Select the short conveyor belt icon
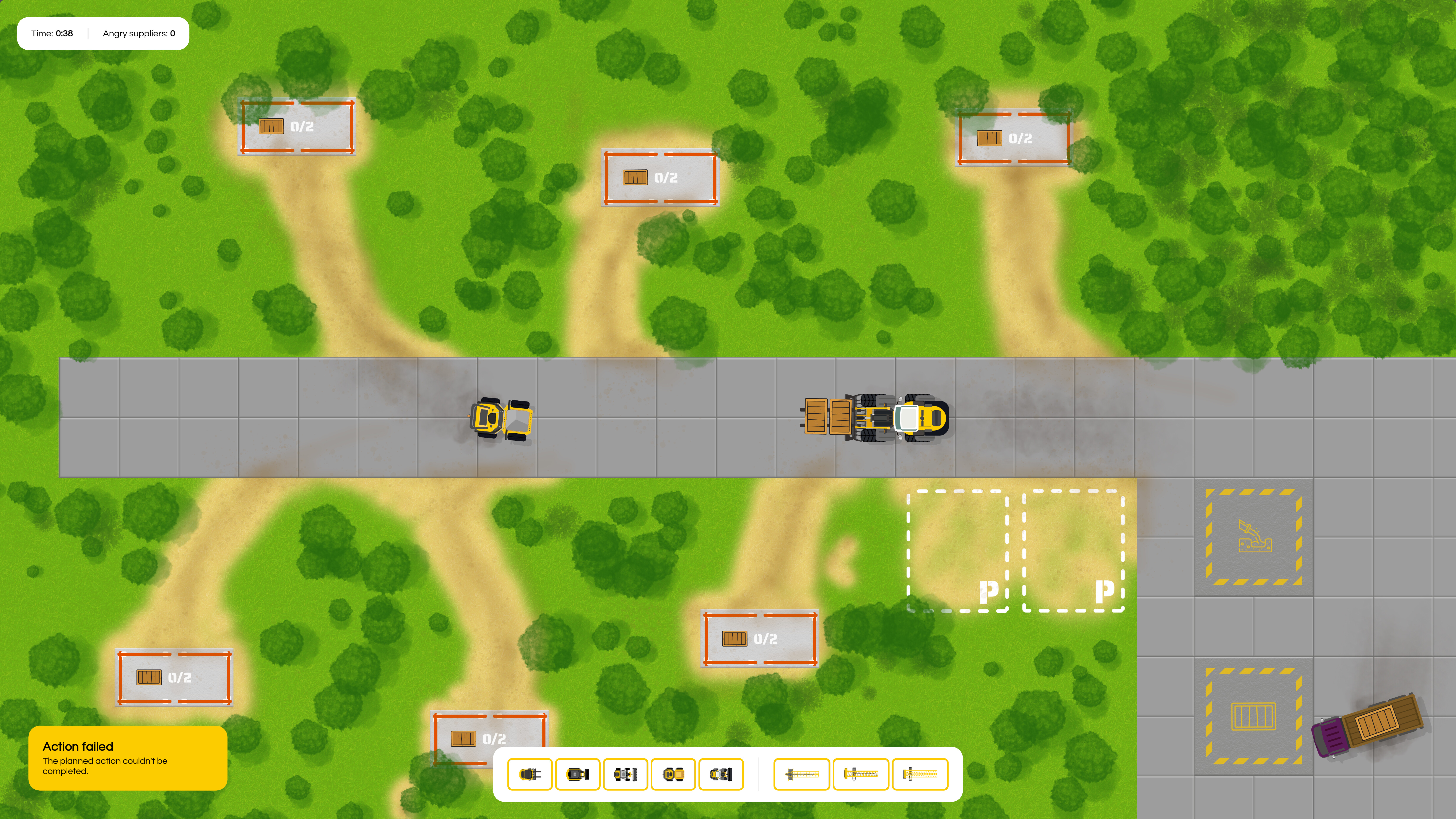Screen dimensions: 1456x819 pyautogui.click(x=801, y=774)
